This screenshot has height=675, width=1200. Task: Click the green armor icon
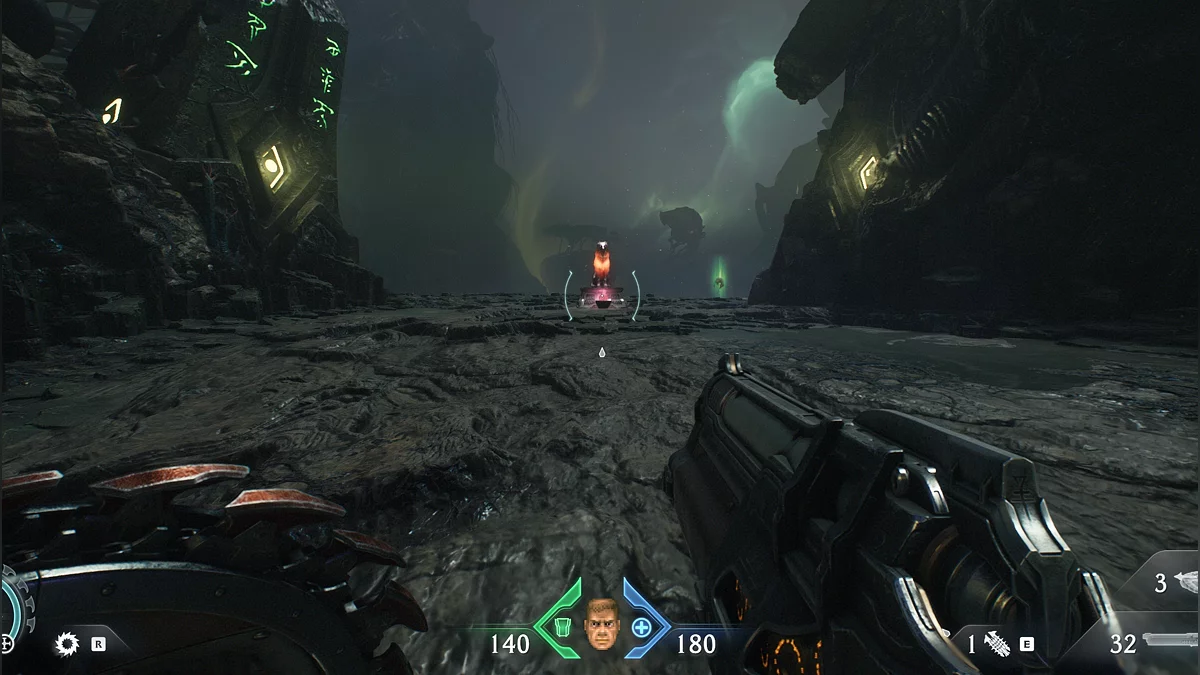click(x=560, y=626)
